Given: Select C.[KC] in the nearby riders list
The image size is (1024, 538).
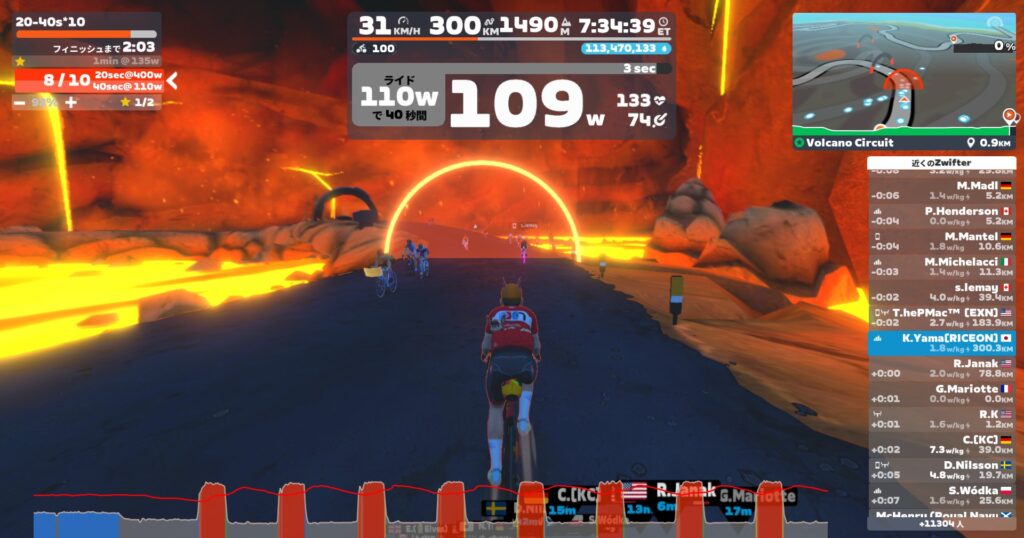Looking at the screenshot, I should 941,444.
